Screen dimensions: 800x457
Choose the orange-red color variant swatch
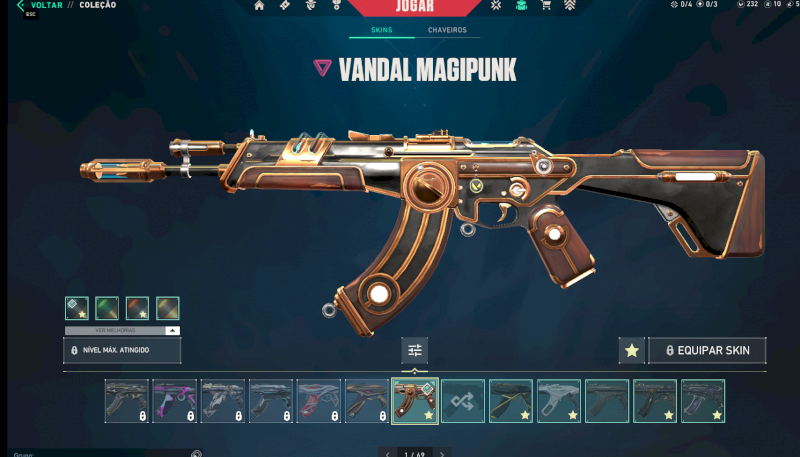click(x=138, y=308)
